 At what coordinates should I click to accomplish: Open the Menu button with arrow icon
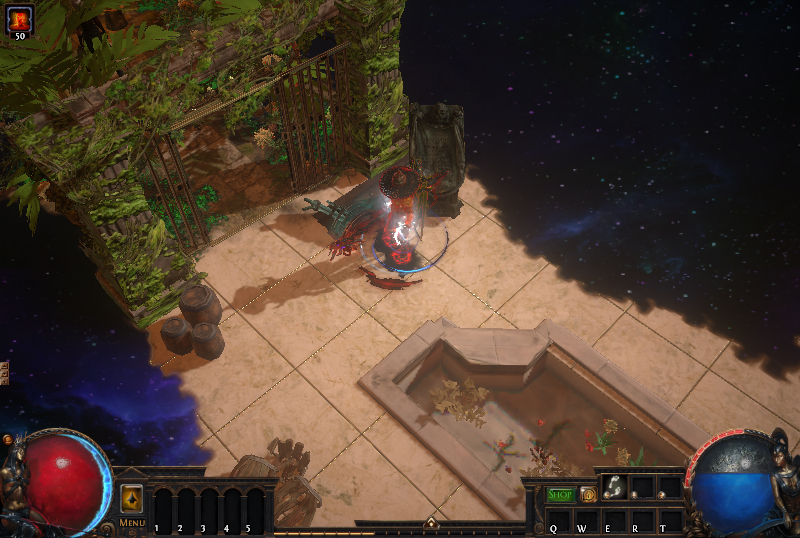(132, 500)
